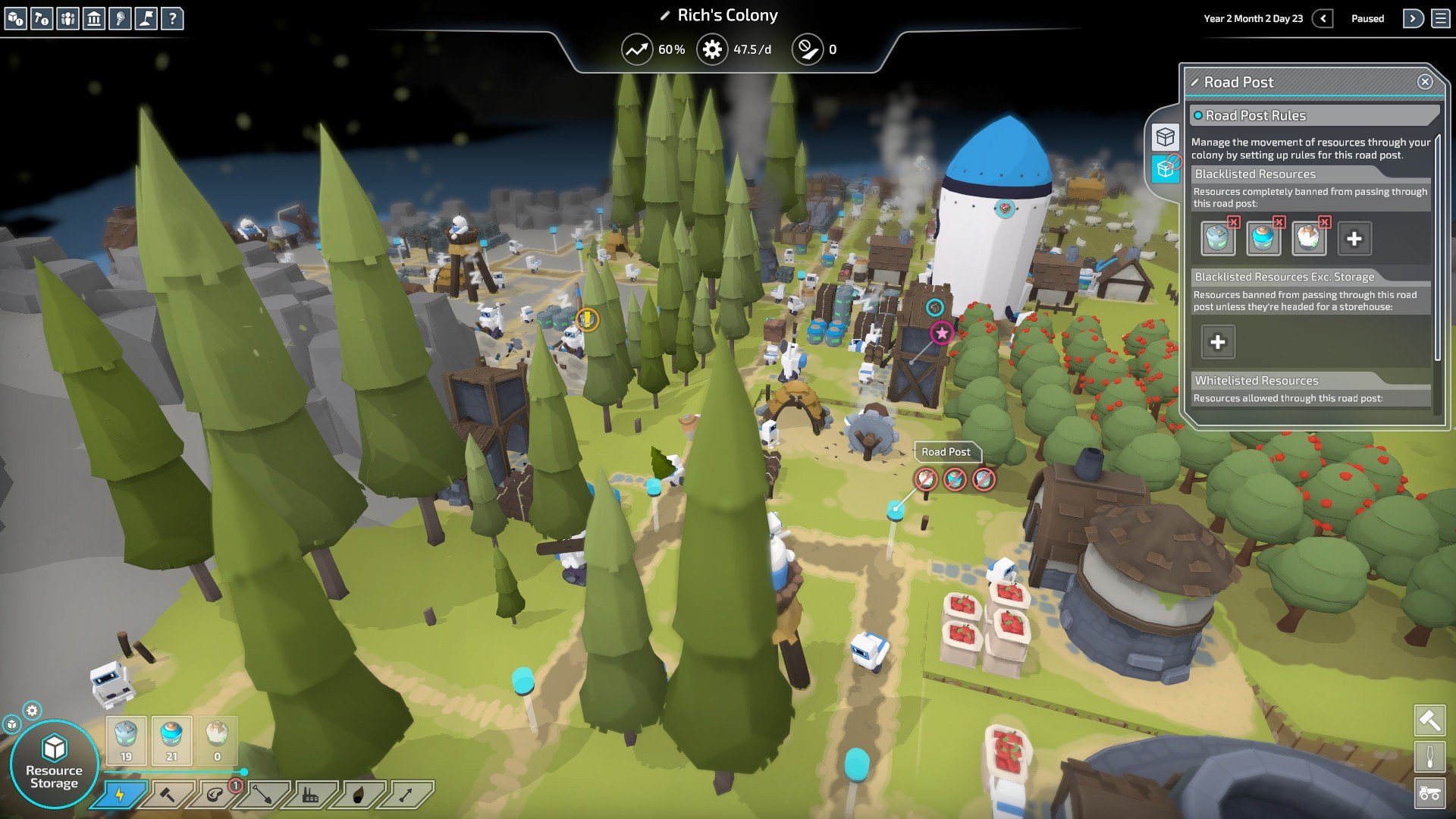
Task: Select the factory build category
Action: tap(310, 795)
